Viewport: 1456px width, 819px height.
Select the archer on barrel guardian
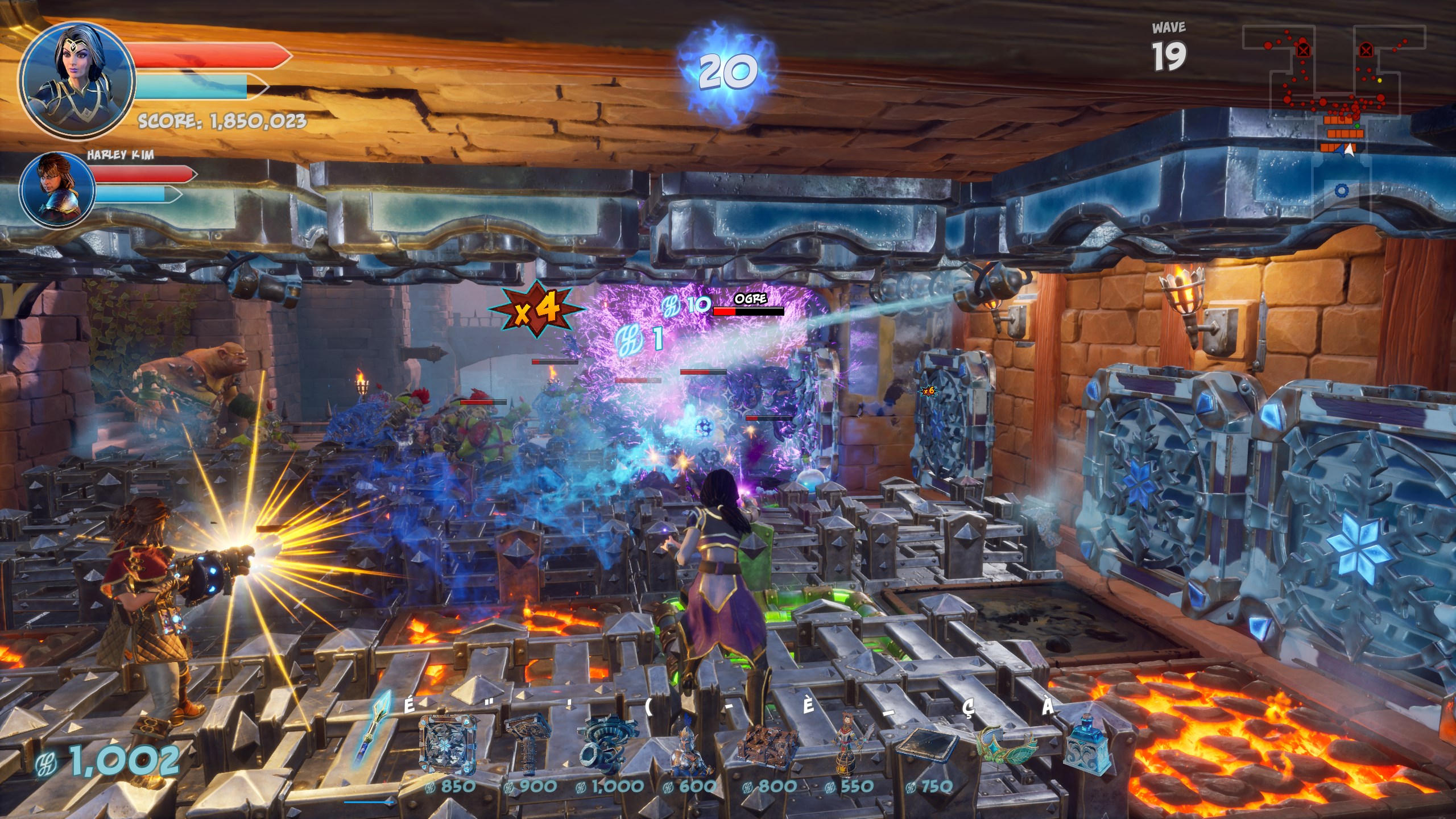pos(849,746)
